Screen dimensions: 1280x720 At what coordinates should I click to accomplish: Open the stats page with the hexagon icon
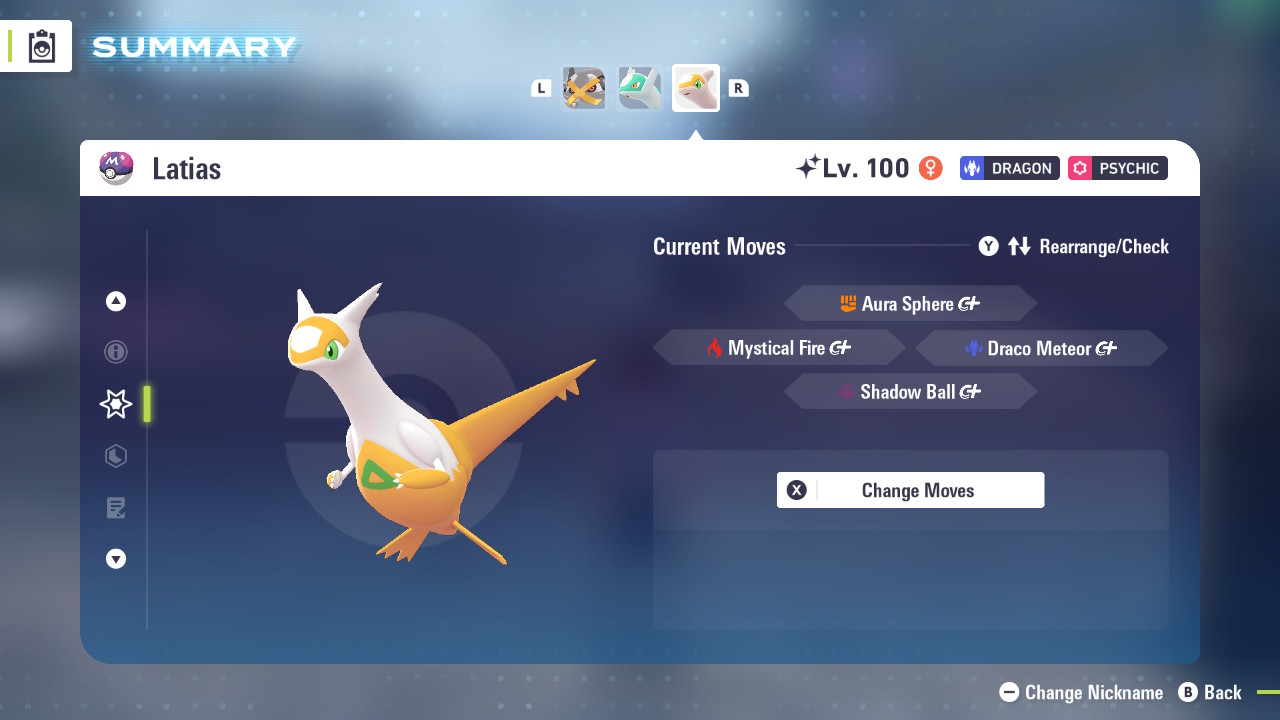pos(115,456)
